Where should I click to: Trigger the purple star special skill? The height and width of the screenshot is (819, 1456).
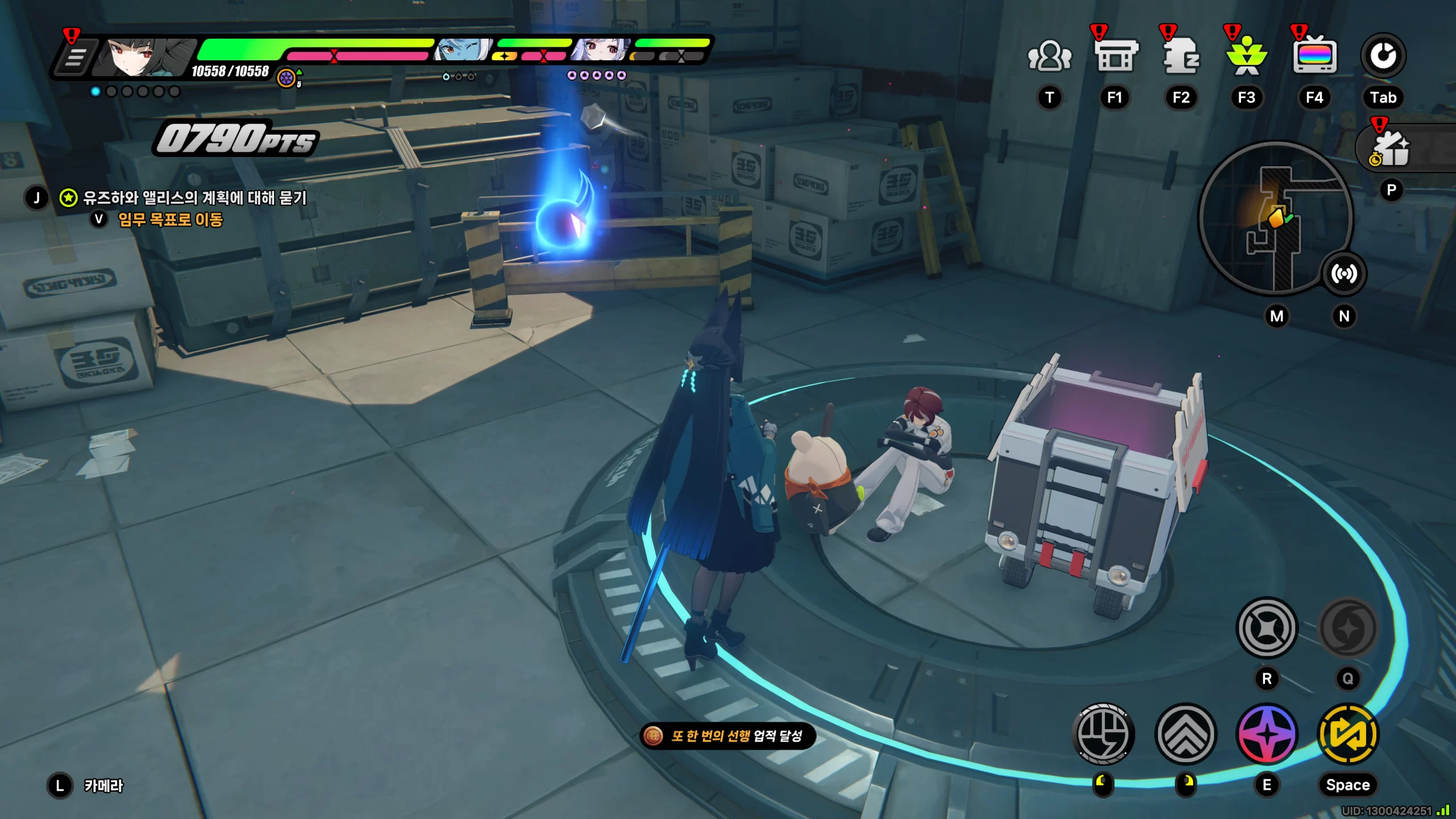pyautogui.click(x=1267, y=734)
